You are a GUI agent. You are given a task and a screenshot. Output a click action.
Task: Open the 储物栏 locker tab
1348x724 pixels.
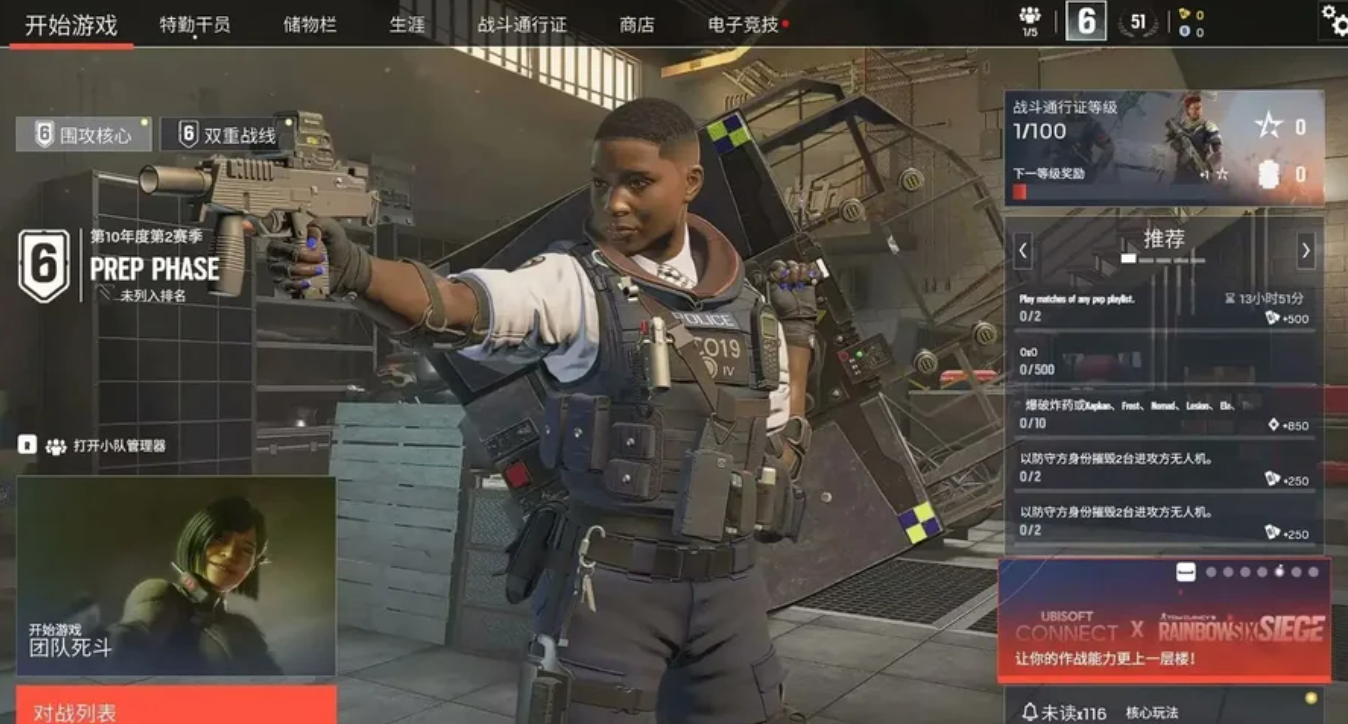tap(310, 25)
